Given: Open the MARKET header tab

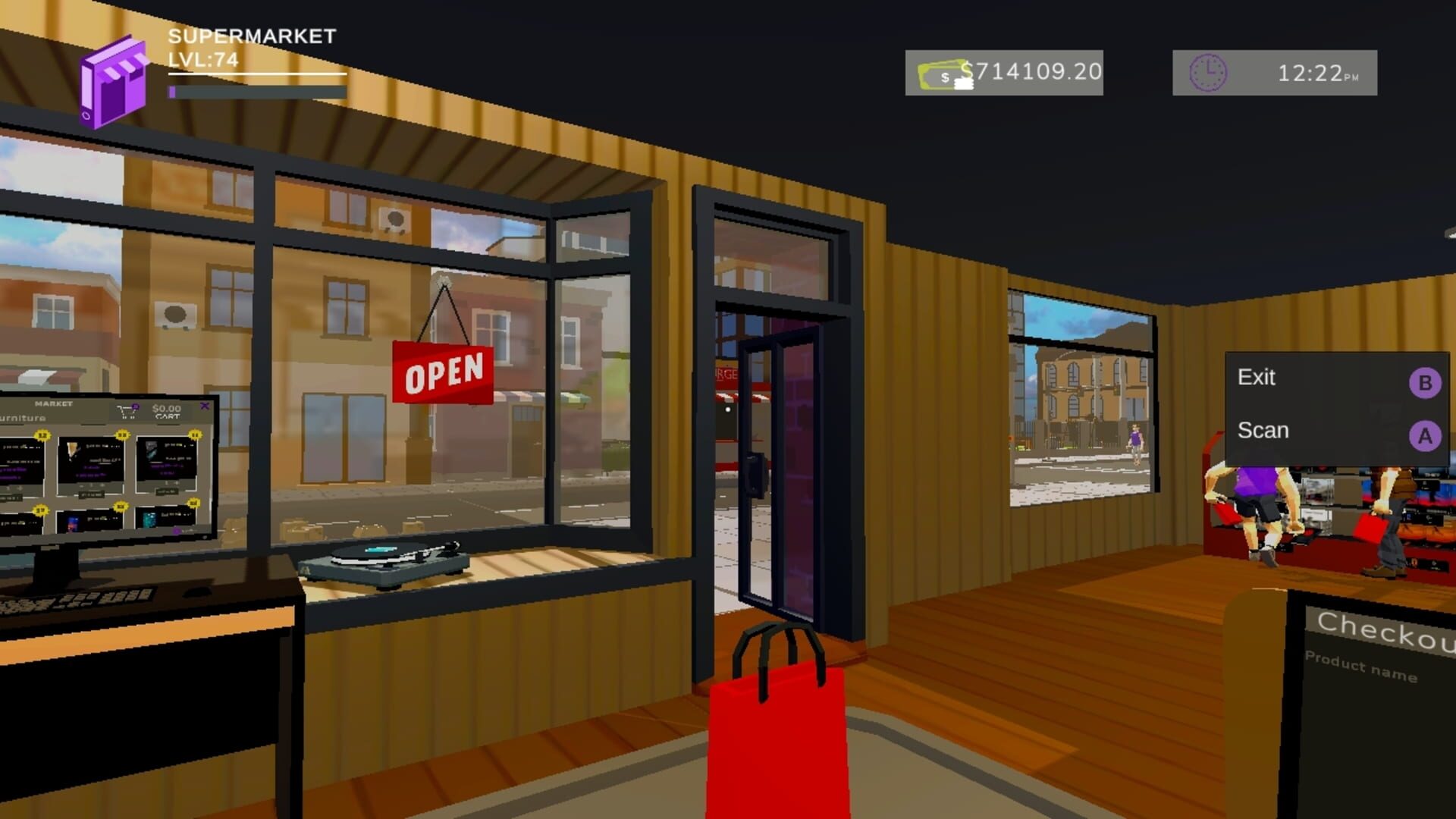Looking at the screenshot, I should pos(54,403).
